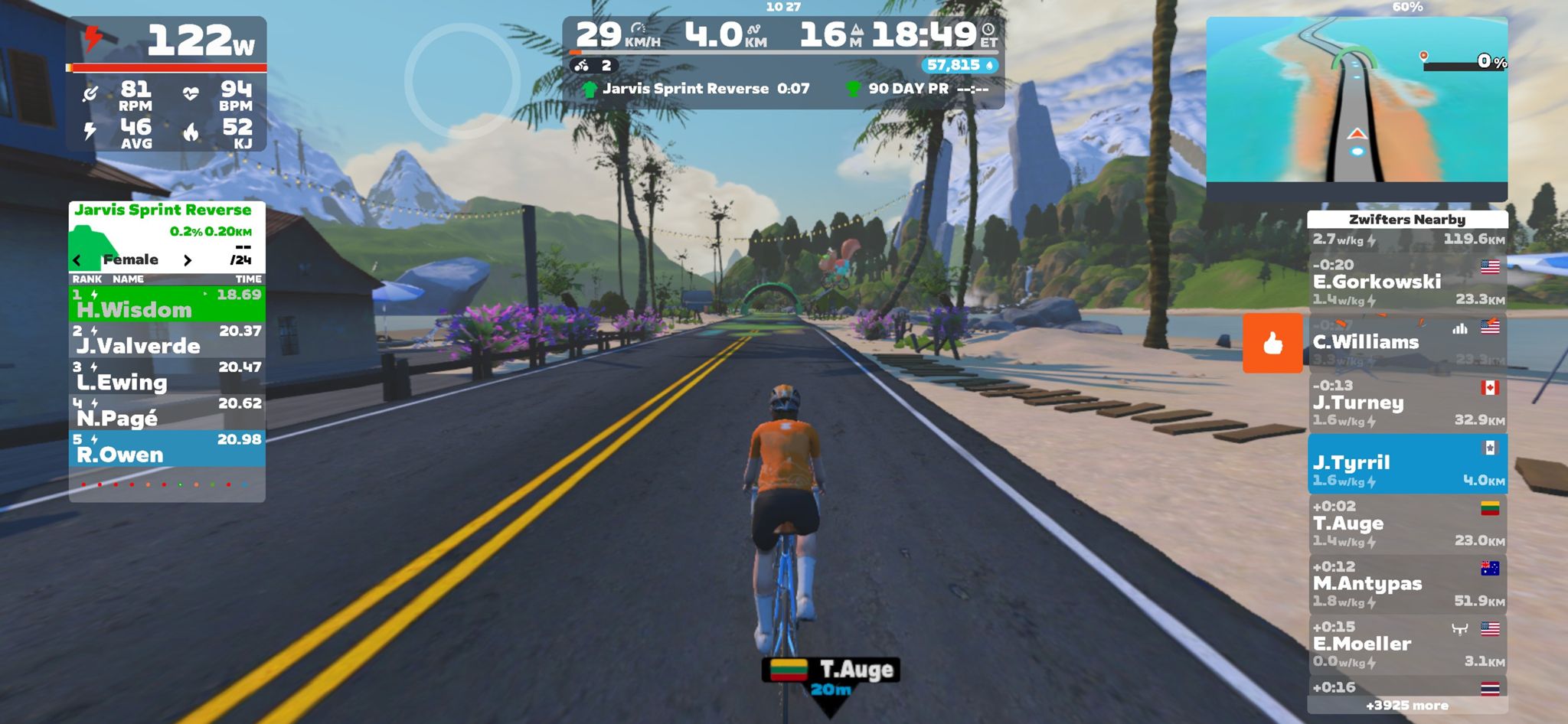Select C.Williams in Zwifters Nearby
This screenshot has height=724, width=1568.
[1407, 342]
